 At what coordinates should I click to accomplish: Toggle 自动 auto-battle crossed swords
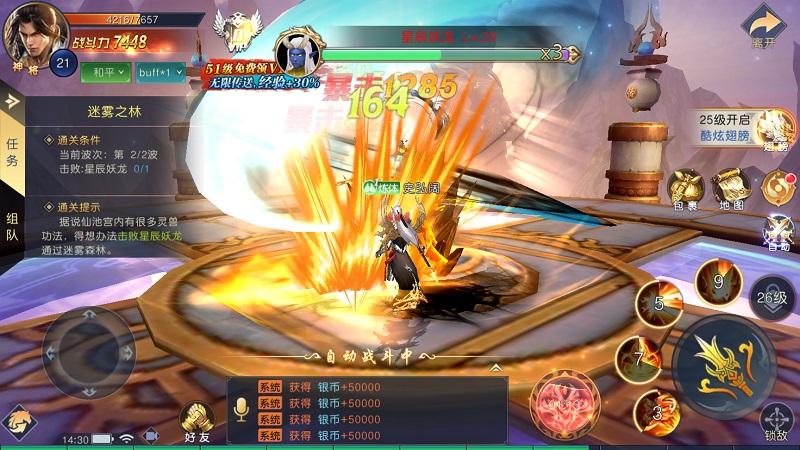pyautogui.click(x=778, y=229)
